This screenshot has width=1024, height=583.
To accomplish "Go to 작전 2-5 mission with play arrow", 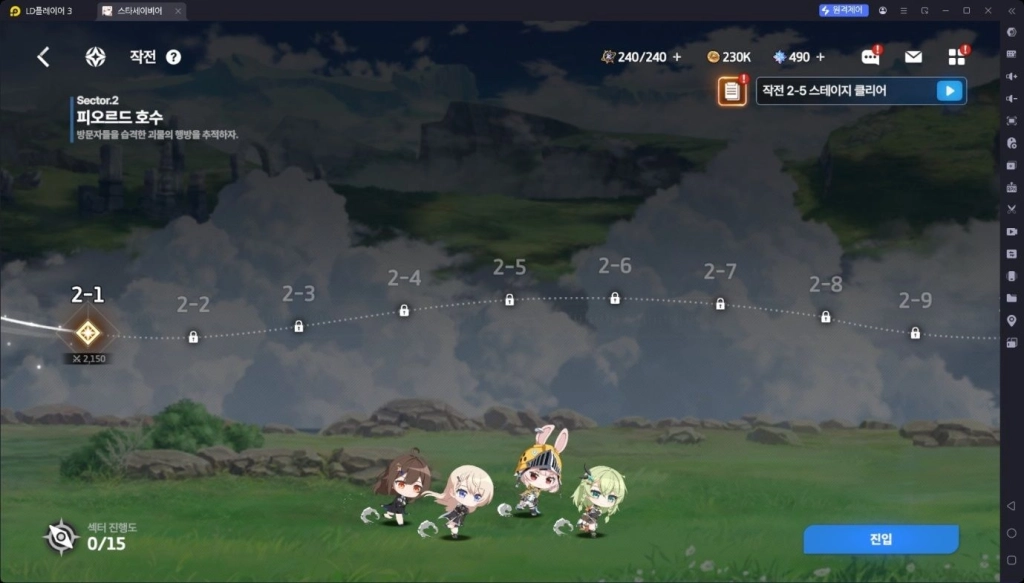I will [x=948, y=91].
